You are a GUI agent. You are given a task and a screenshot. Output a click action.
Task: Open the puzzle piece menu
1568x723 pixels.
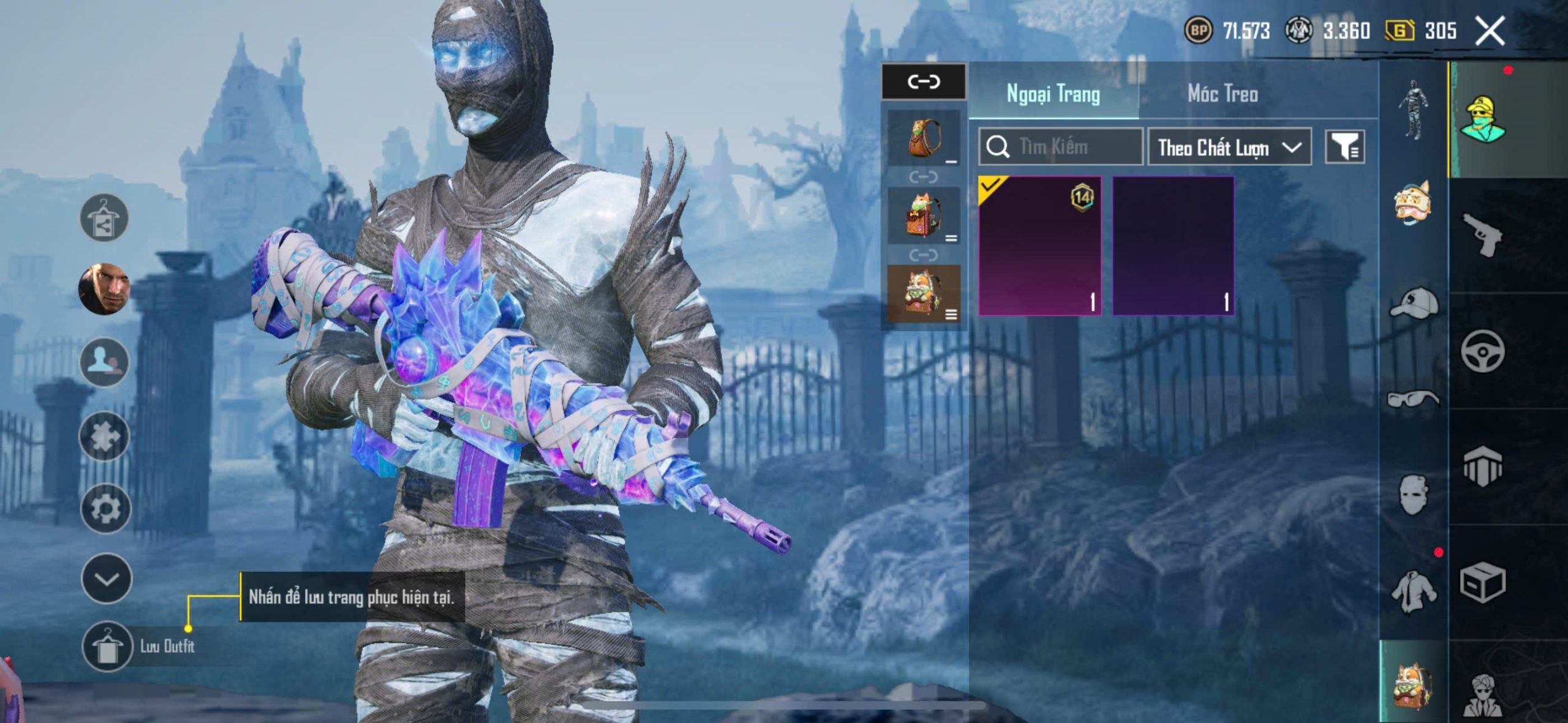[104, 436]
